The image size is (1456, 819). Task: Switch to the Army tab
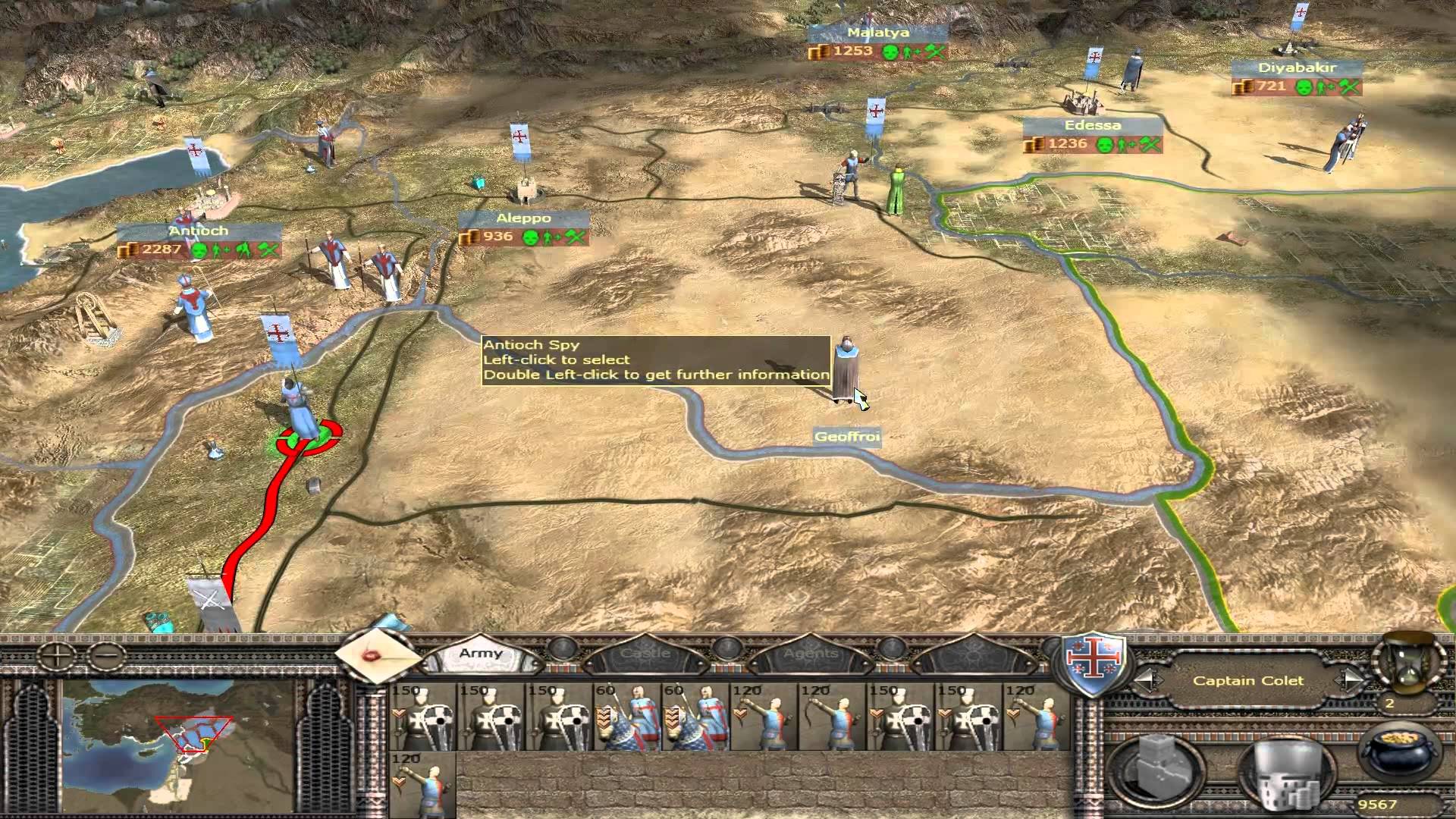click(x=480, y=653)
